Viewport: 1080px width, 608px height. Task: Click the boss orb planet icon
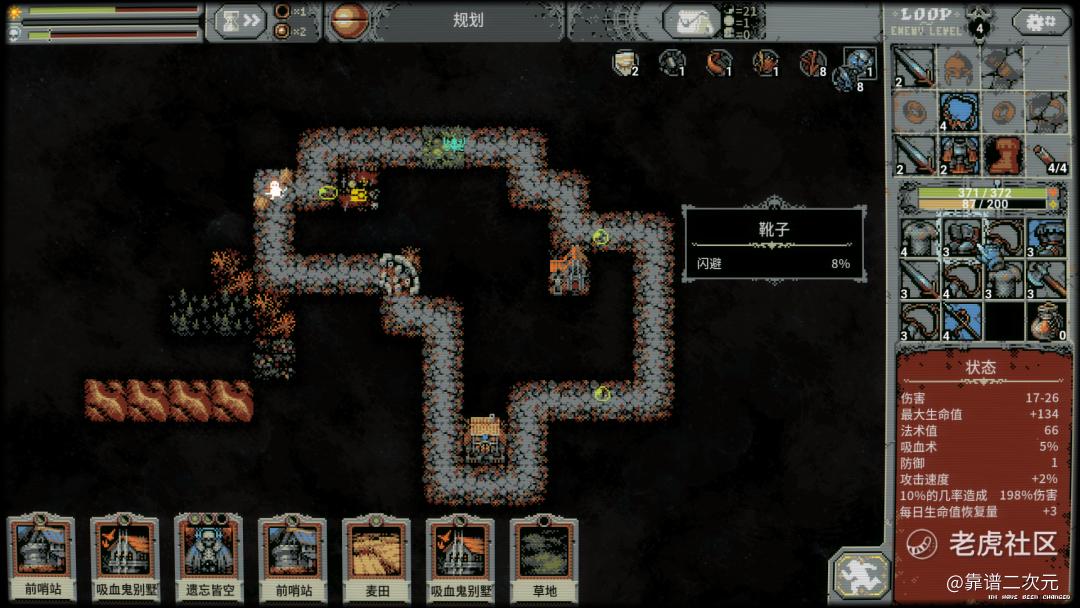pos(348,20)
